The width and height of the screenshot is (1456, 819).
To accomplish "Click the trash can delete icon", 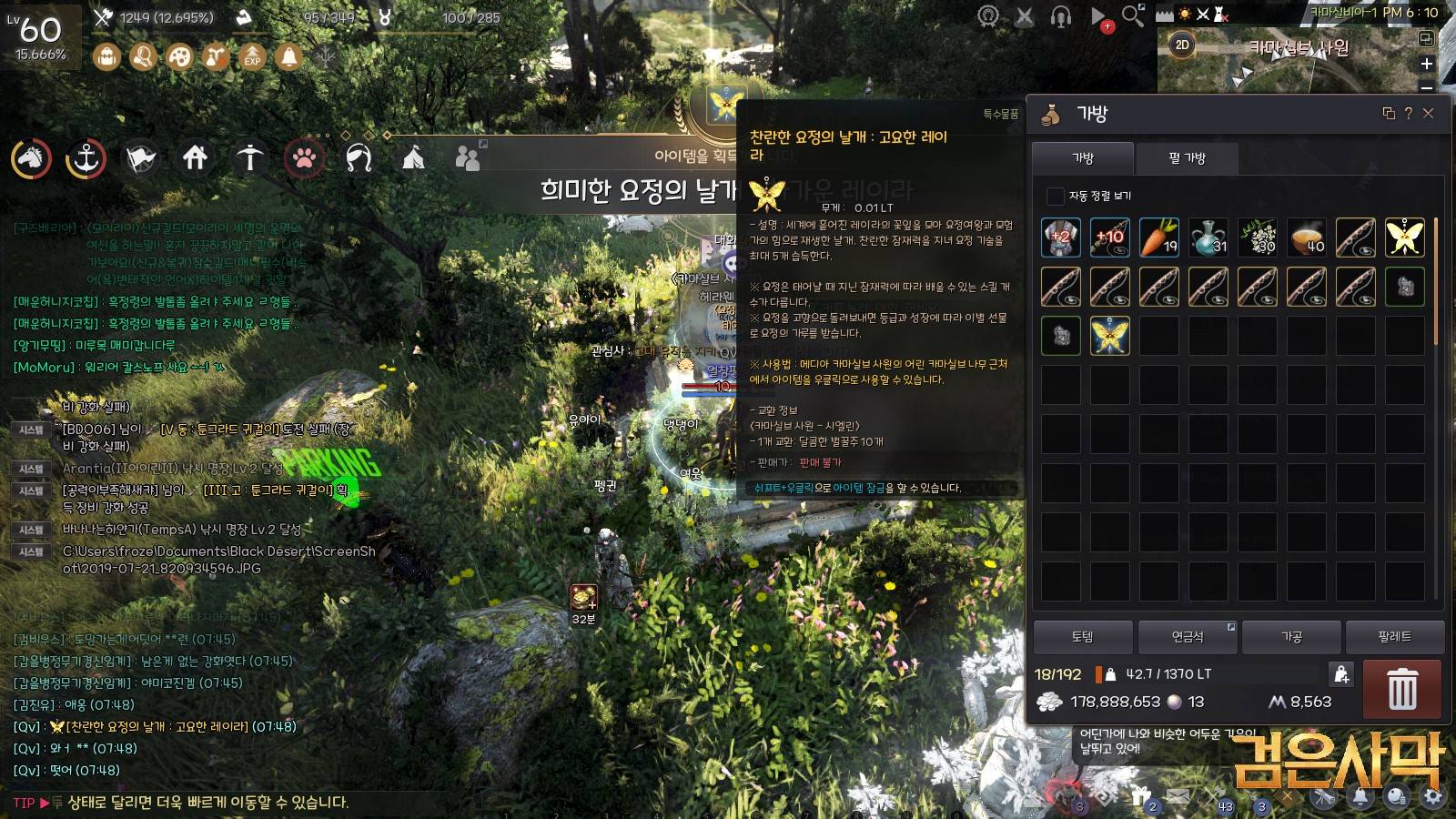I will [1401, 689].
